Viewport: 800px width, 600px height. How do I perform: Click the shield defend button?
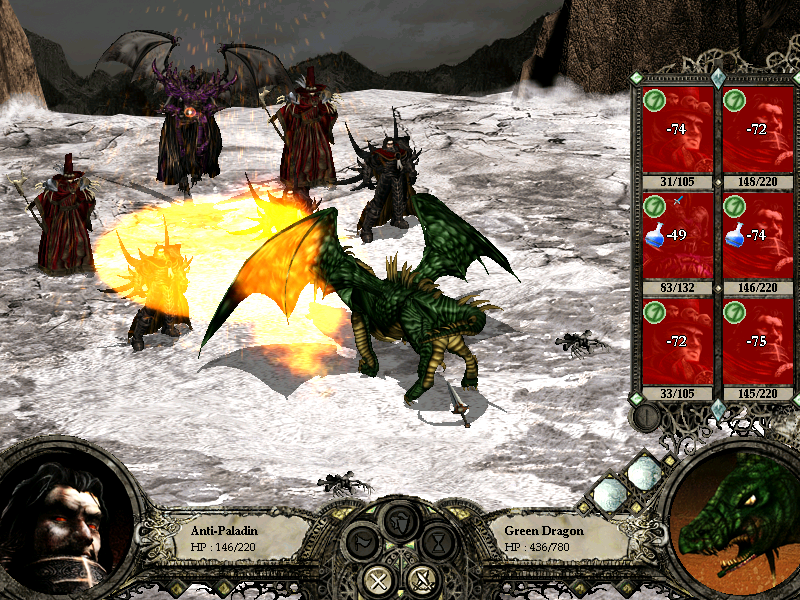tap(401, 521)
